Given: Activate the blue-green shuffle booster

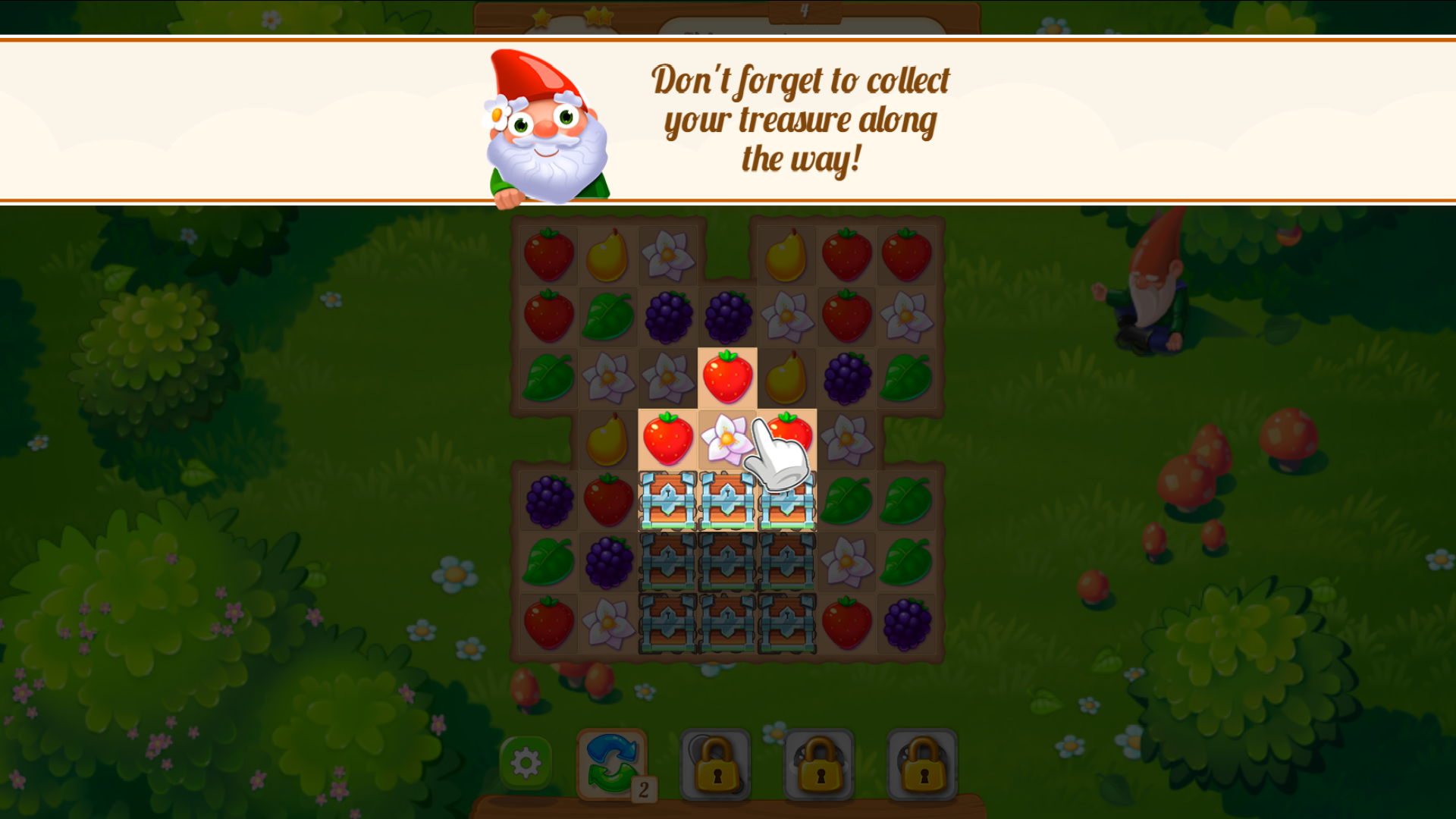Looking at the screenshot, I should pos(611,759).
